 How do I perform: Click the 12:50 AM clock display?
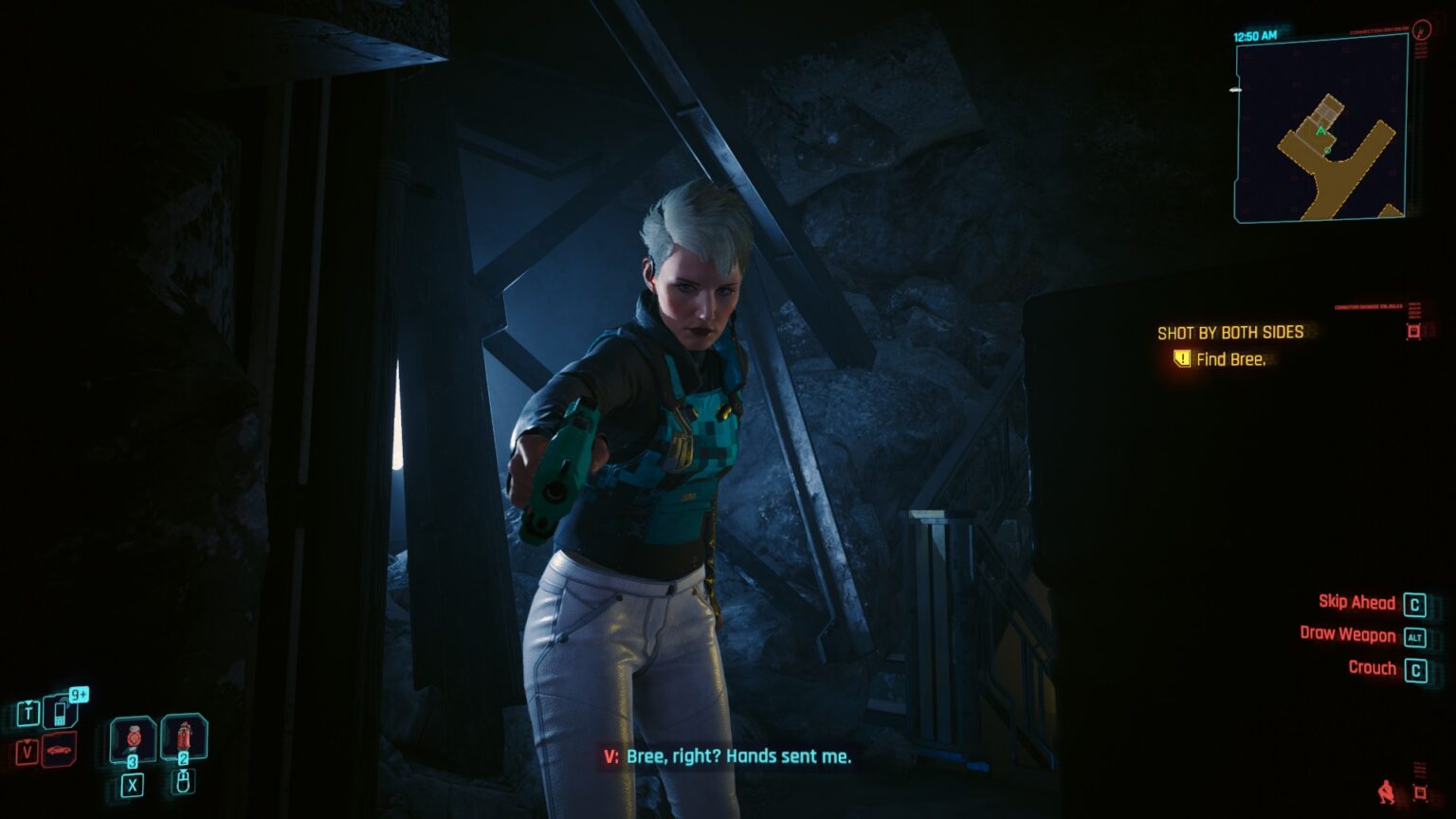coord(1254,36)
